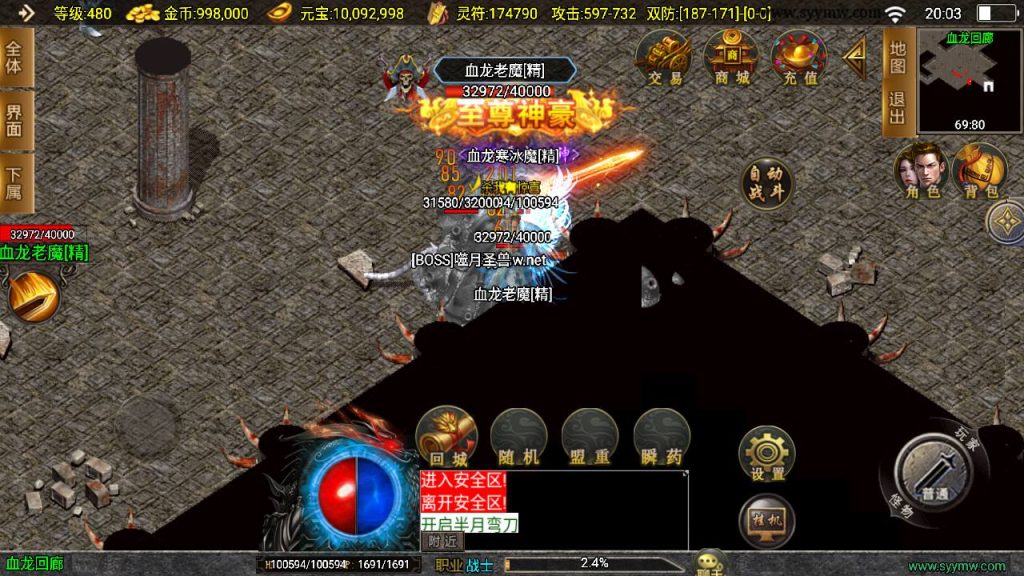
Task: Collapse the top icon row with the golden arrow
Action: [x=854, y=60]
